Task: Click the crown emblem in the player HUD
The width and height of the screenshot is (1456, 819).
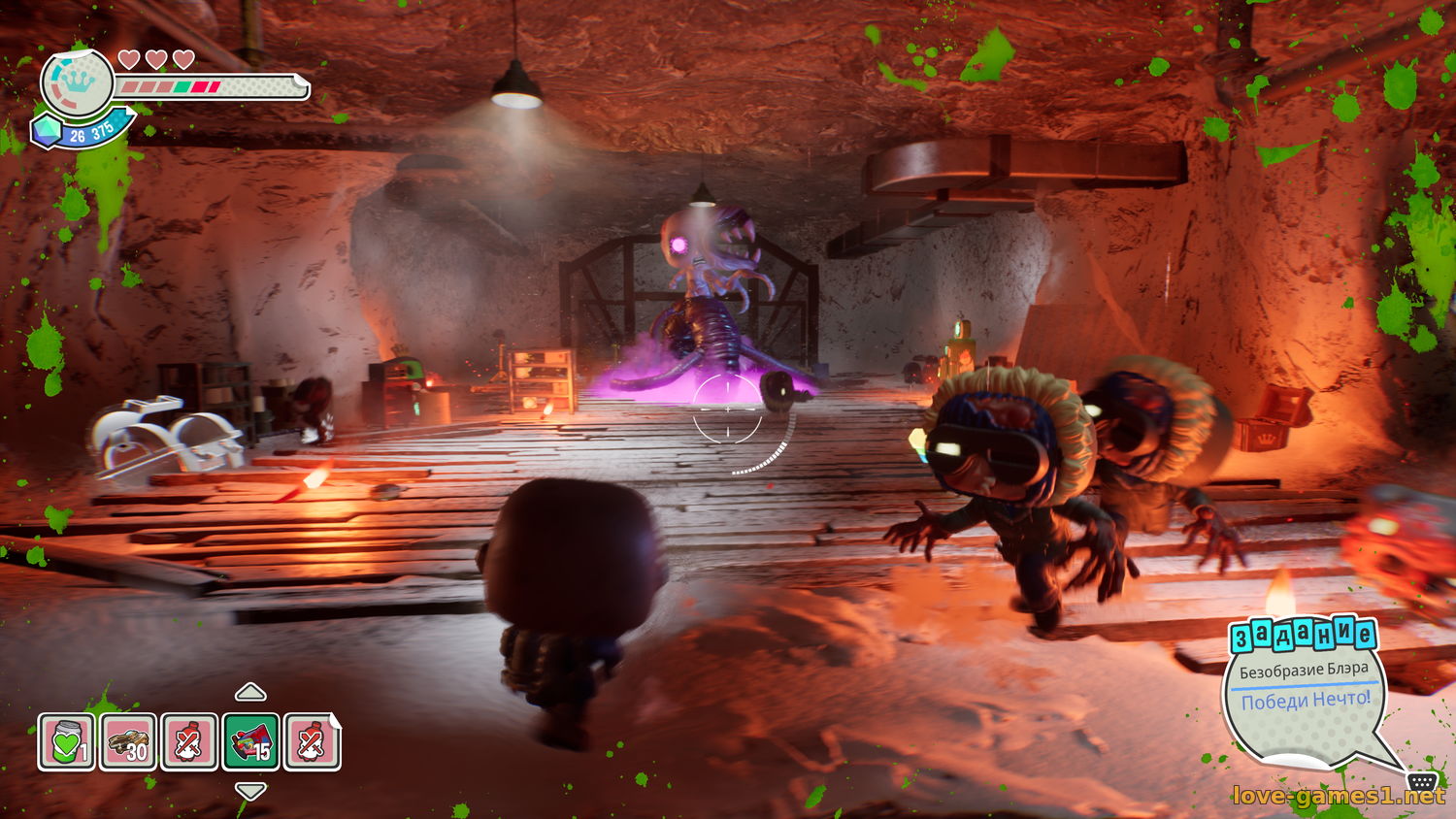Action: click(x=78, y=82)
